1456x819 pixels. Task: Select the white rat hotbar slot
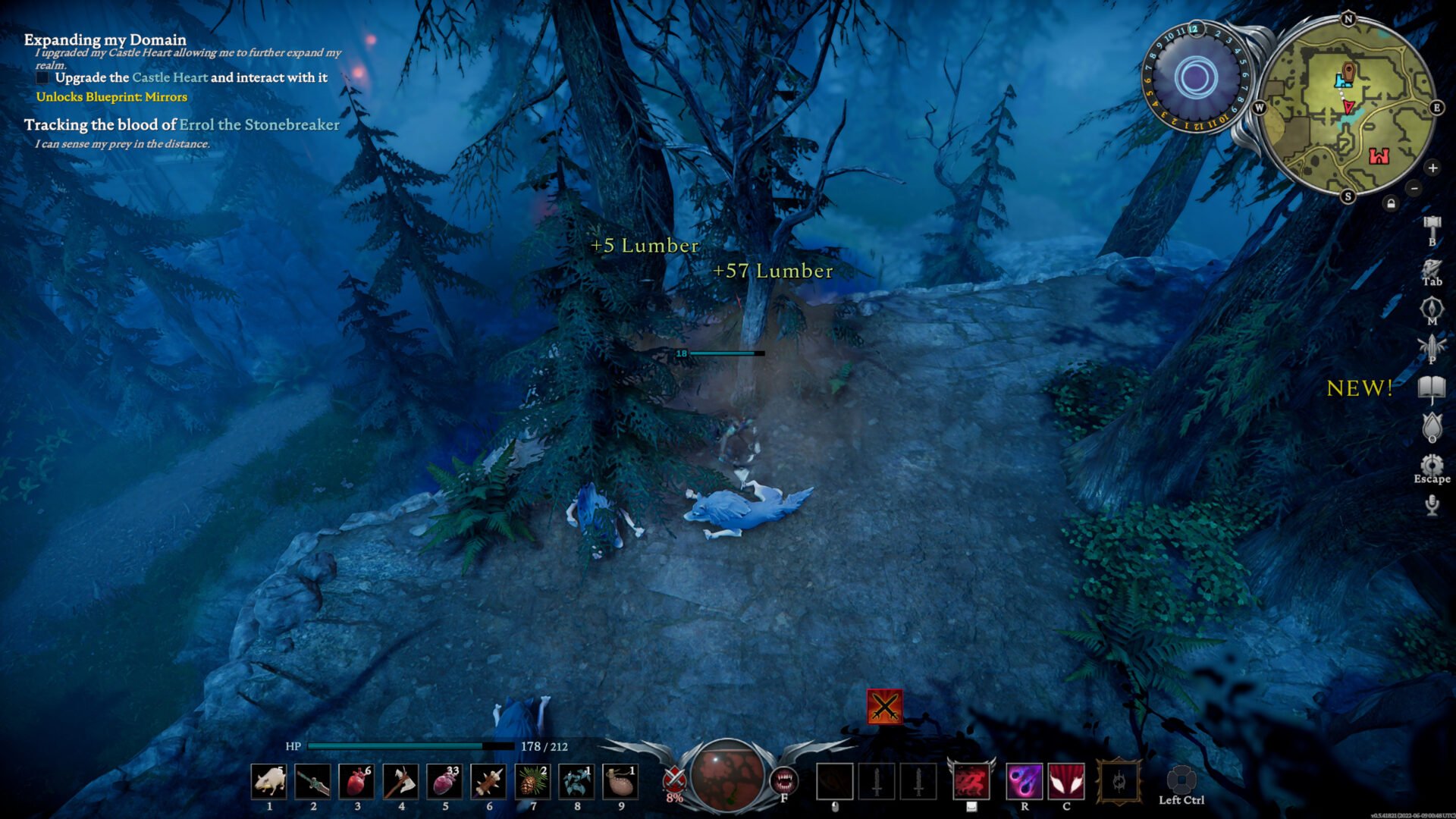pyautogui.click(x=269, y=782)
